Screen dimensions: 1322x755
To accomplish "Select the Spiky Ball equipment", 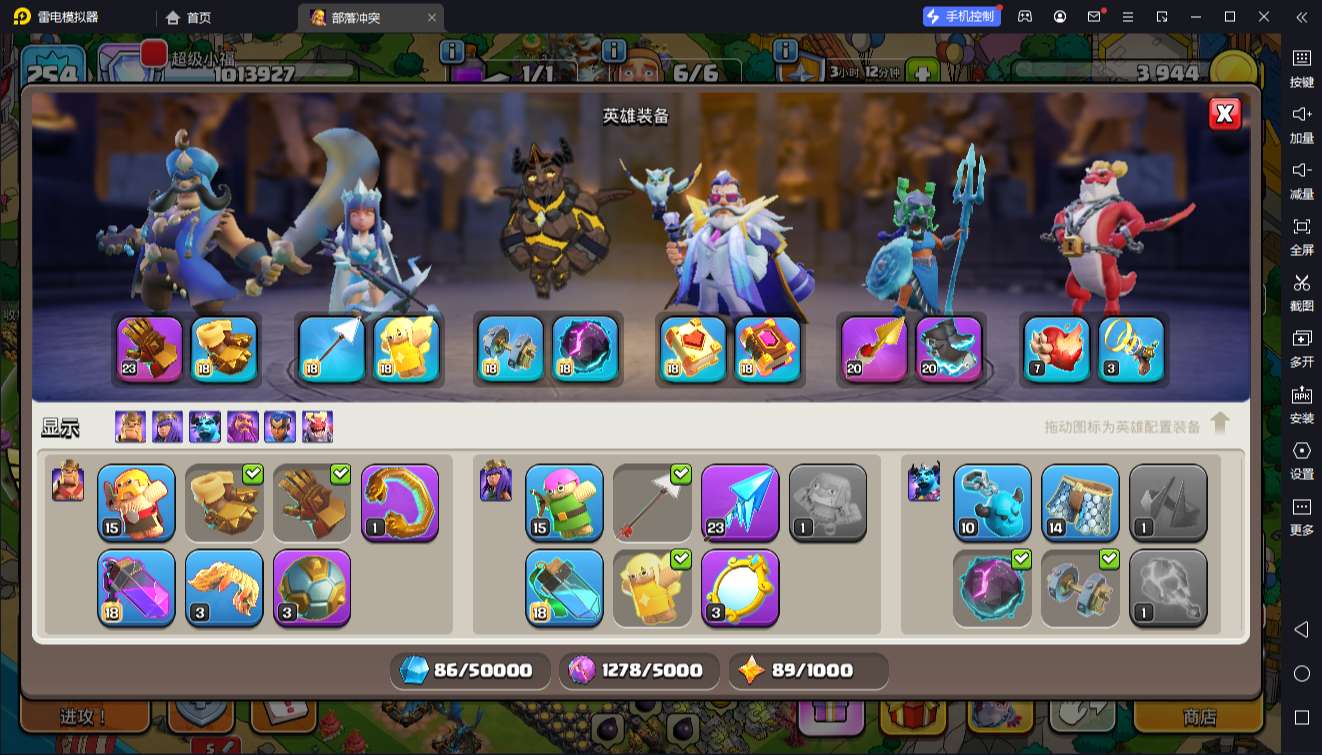I will tap(312, 588).
